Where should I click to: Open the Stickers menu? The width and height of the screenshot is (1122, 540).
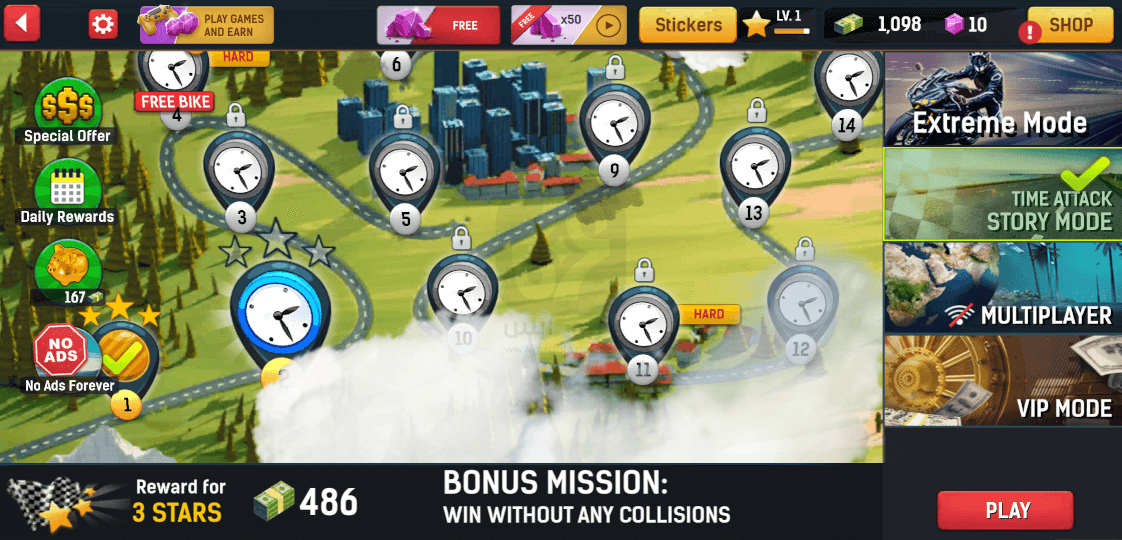pos(688,25)
